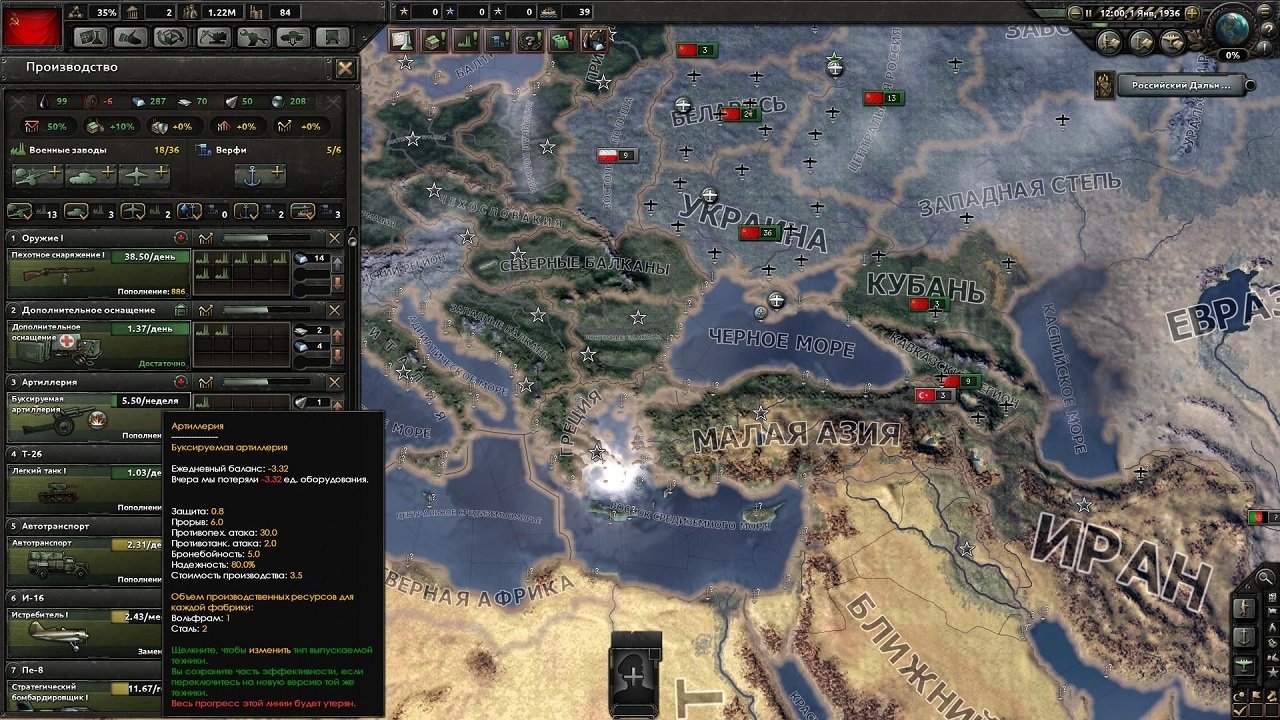Toggle the tank production line filter showing 3
The width and height of the screenshot is (1280, 720).
(x=76, y=212)
